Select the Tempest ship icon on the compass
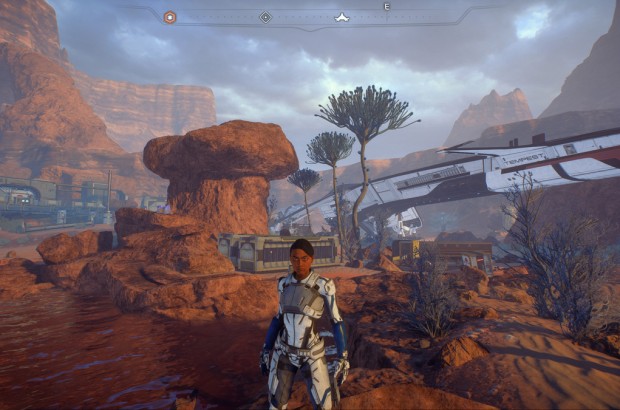Viewport: 620px width, 410px height. [342, 17]
